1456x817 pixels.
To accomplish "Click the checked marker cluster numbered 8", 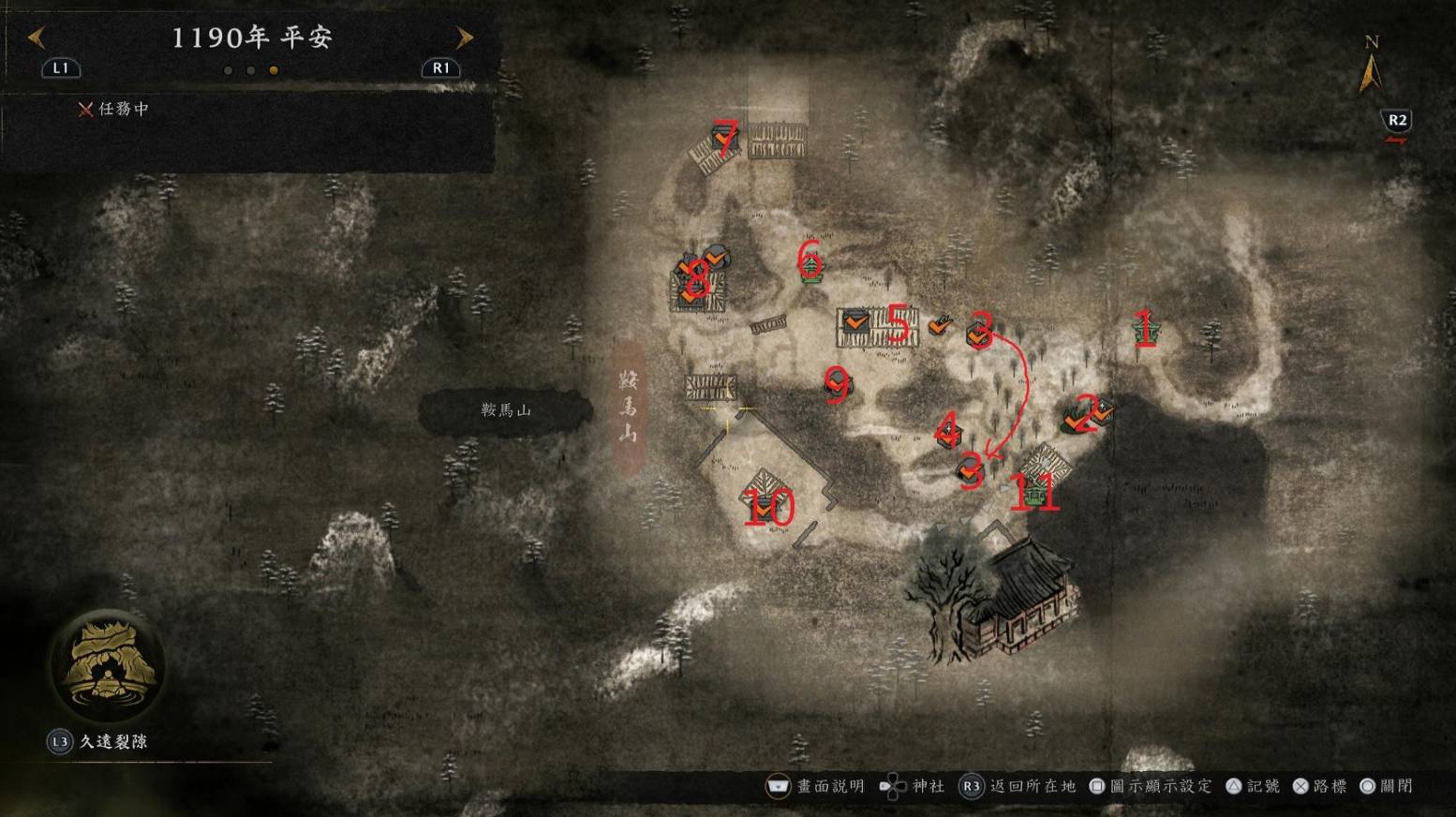I will [x=696, y=279].
